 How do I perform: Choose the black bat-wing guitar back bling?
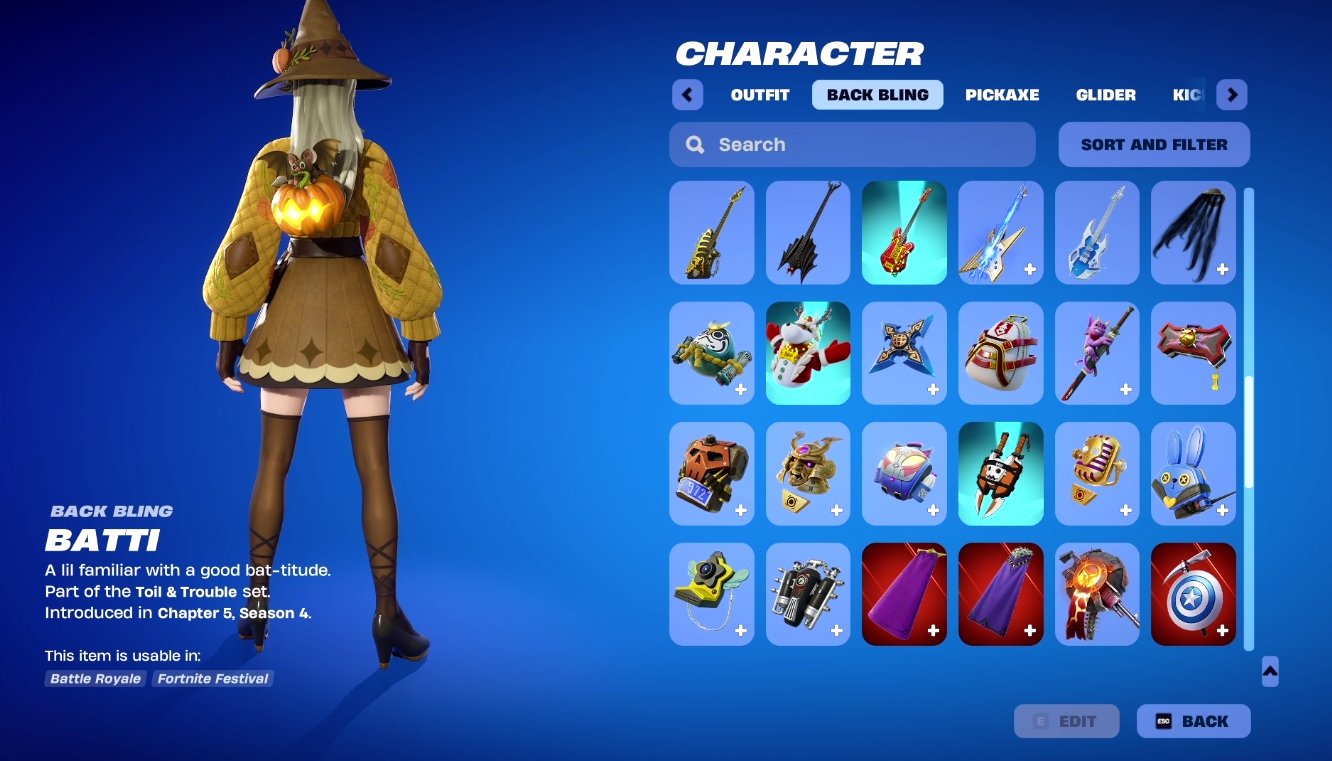(x=808, y=232)
